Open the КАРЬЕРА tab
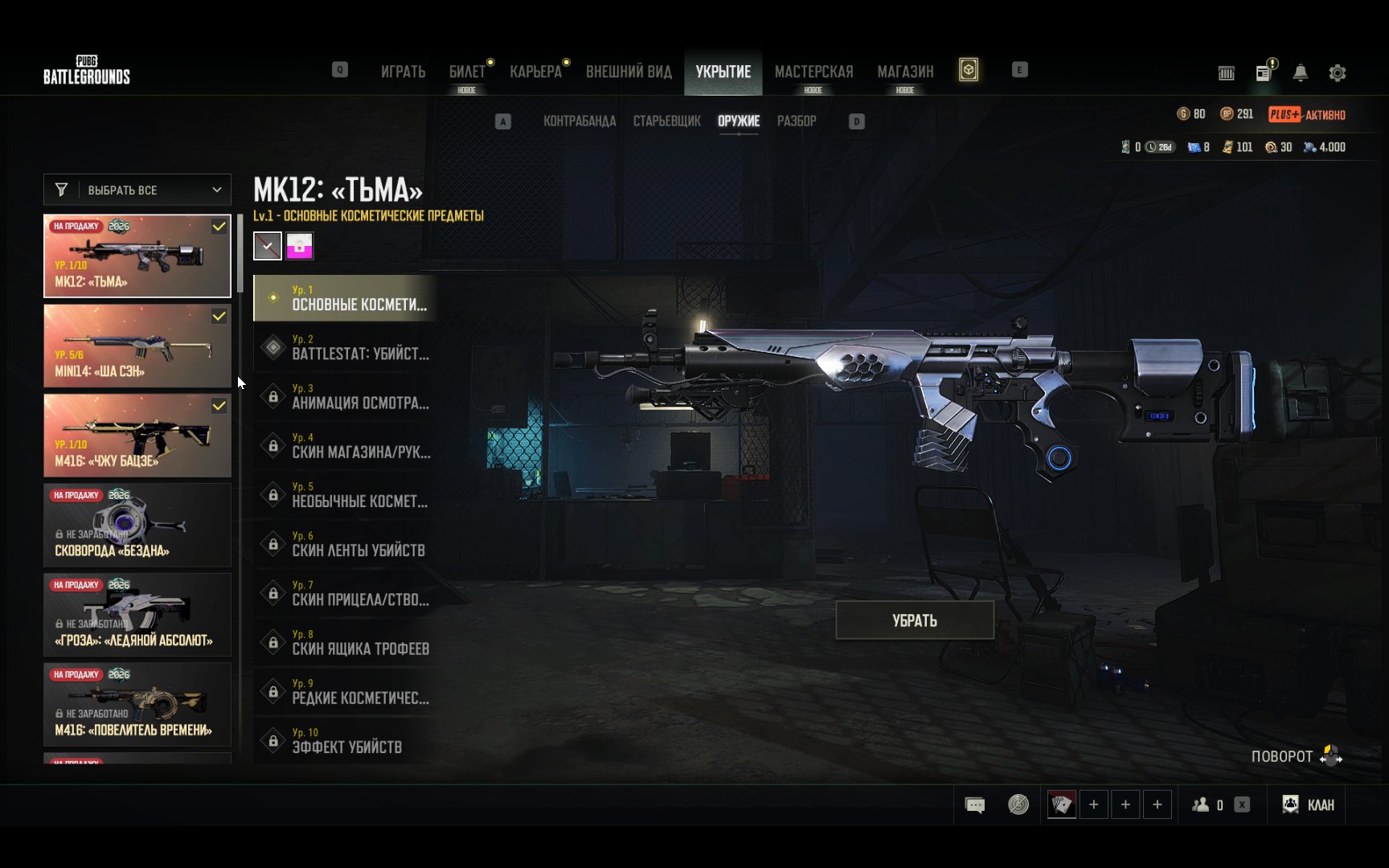The image size is (1389, 868). coord(535,72)
